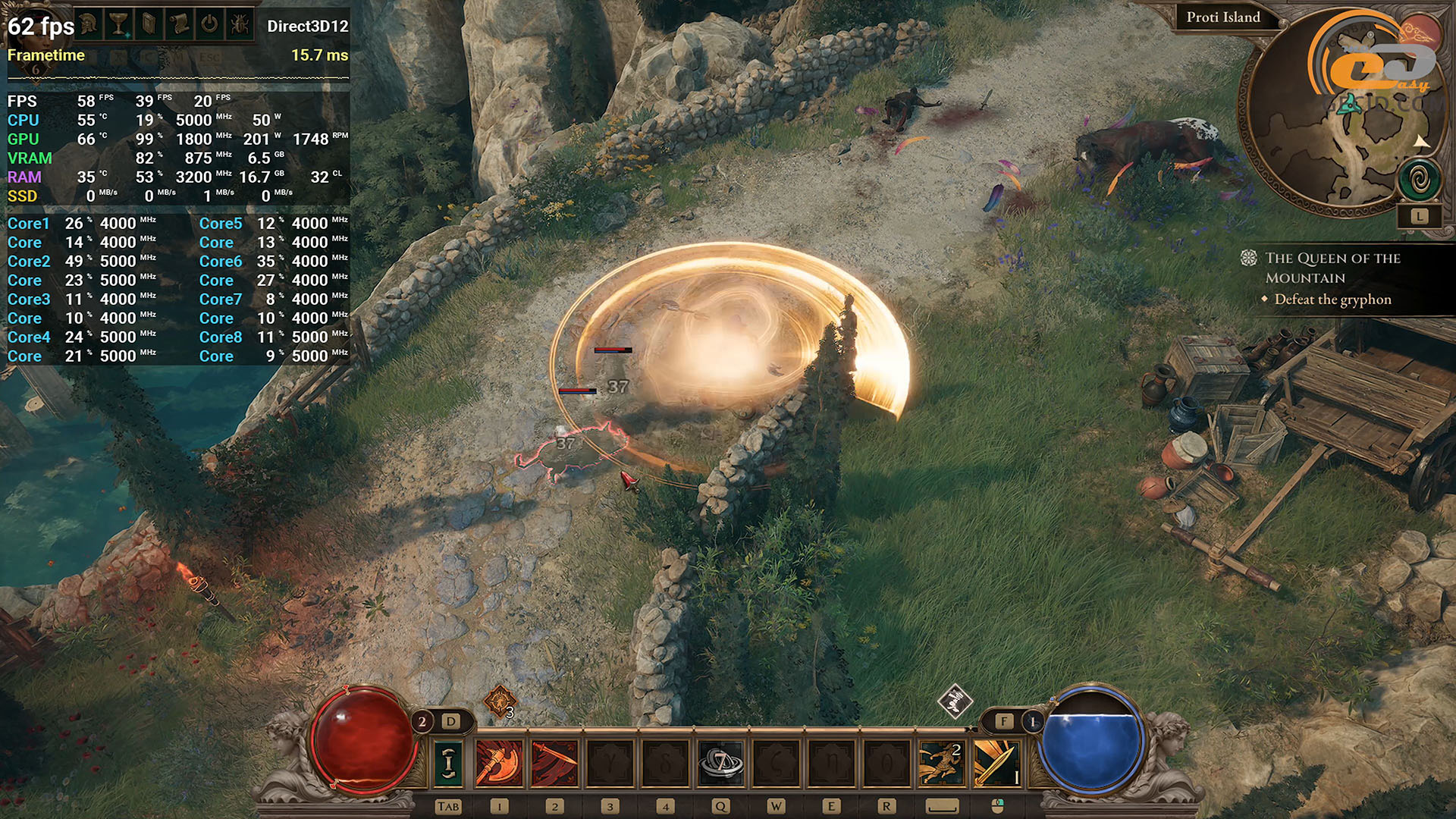This screenshot has height=819, width=1456.
Task: Use the silver ring orb skill
Action: (720, 763)
